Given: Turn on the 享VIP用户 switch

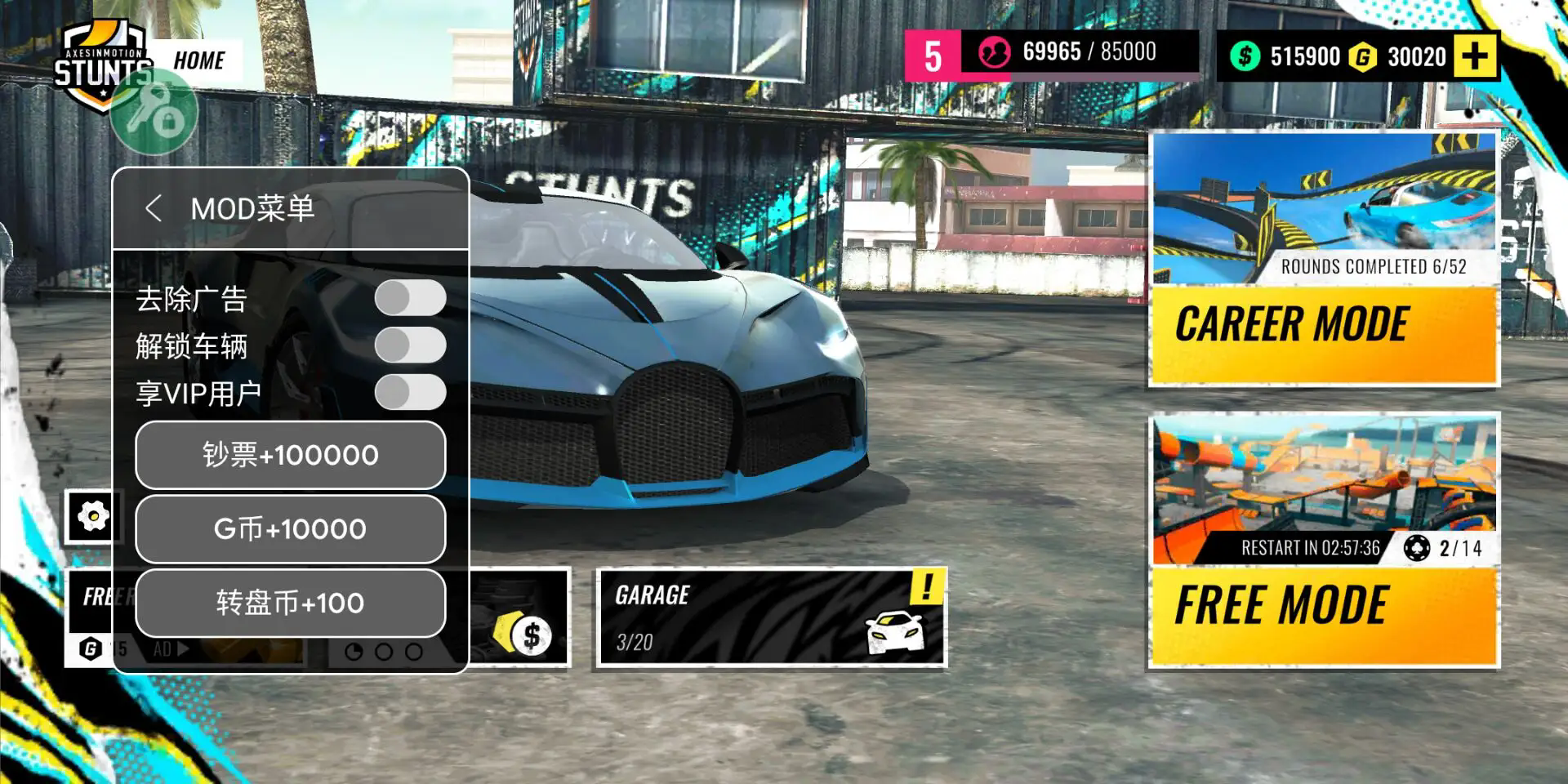Looking at the screenshot, I should (412, 393).
